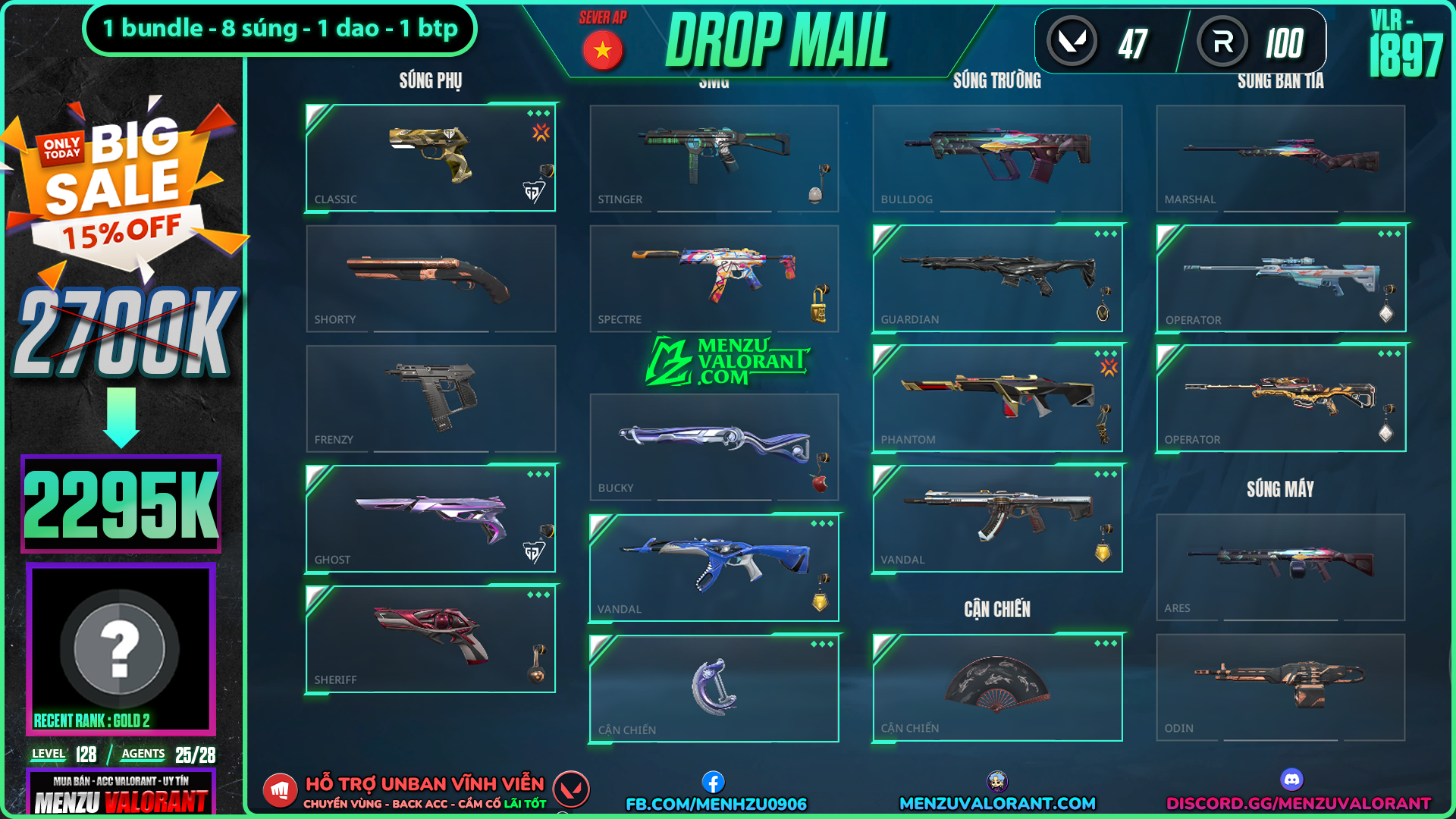This screenshot has width=1456, height=819.
Task: Click the unknown rank question mark badge
Action: pyautogui.click(x=120, y=649)
